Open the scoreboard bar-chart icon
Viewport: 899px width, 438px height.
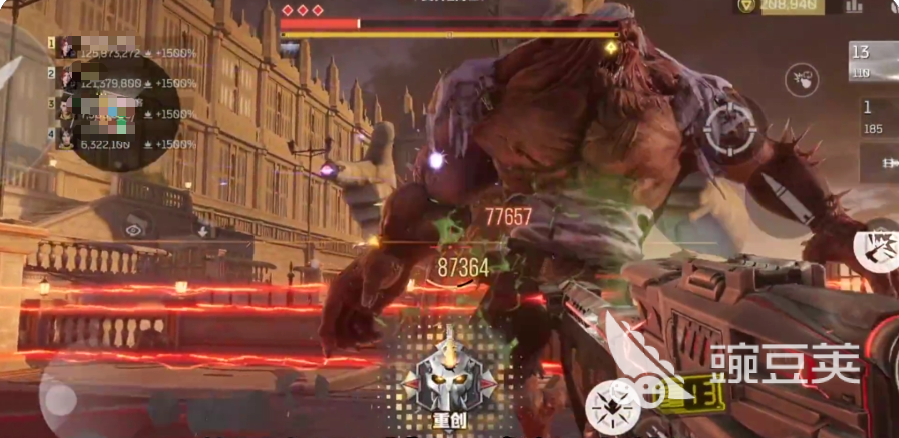853,6
